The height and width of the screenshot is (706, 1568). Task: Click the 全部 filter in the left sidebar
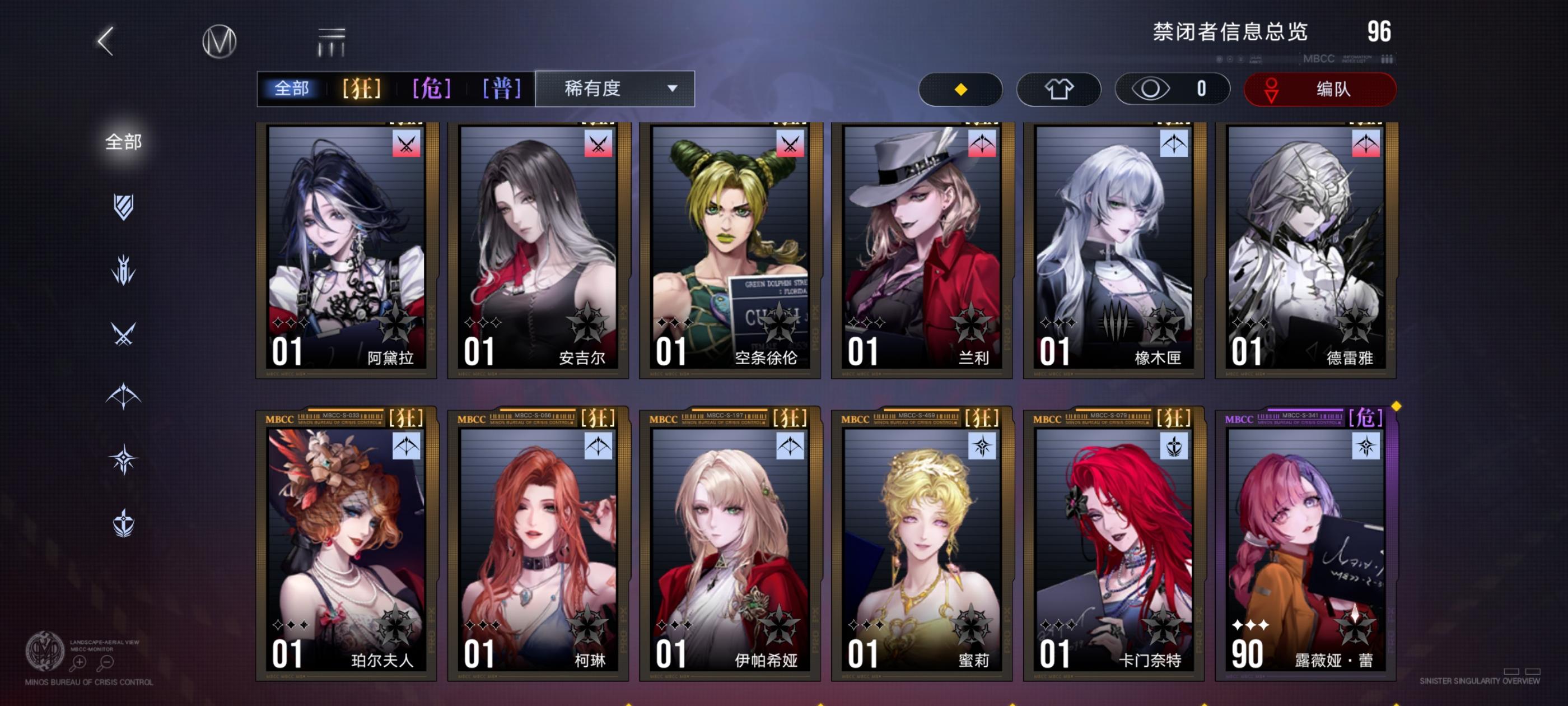[124, 141]
